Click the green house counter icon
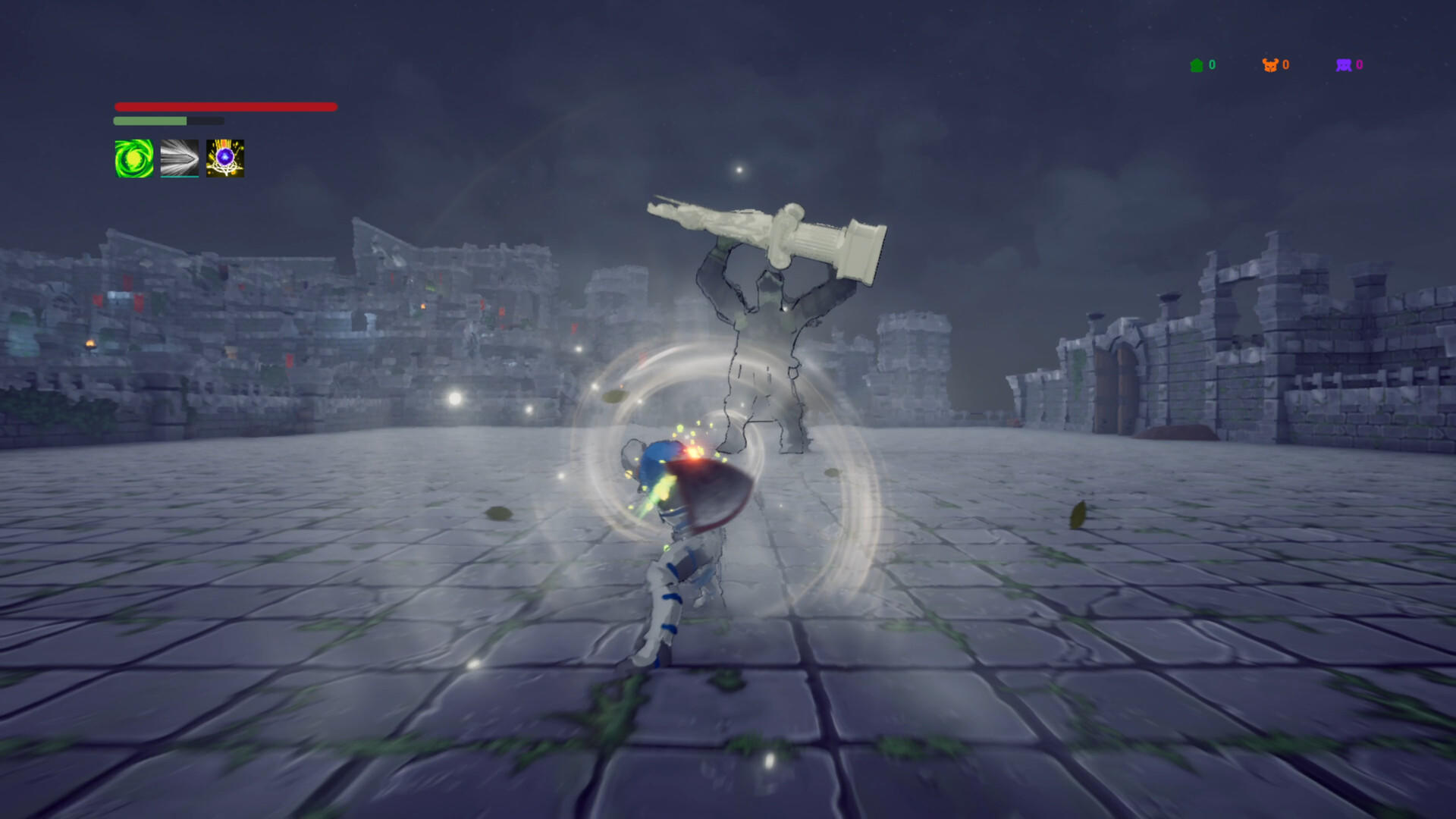This screenshot has height=819, width=1456. 1197,65
